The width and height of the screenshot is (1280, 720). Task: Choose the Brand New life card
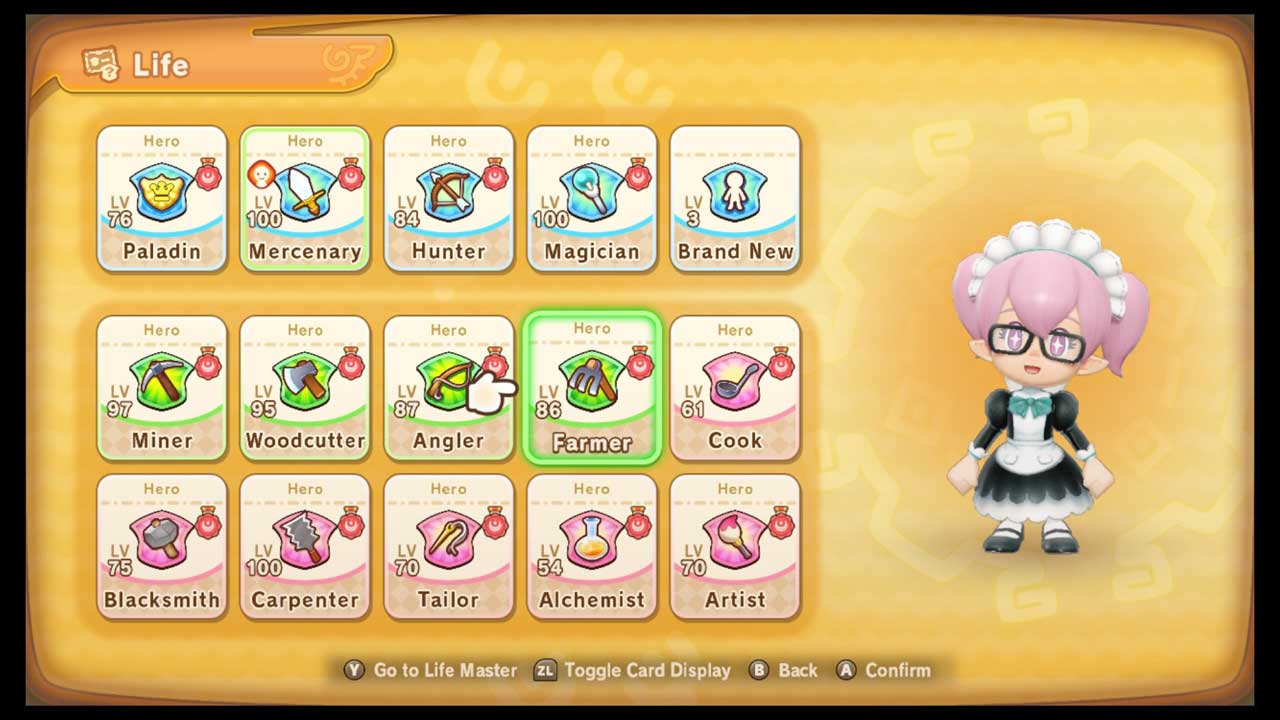735,199
